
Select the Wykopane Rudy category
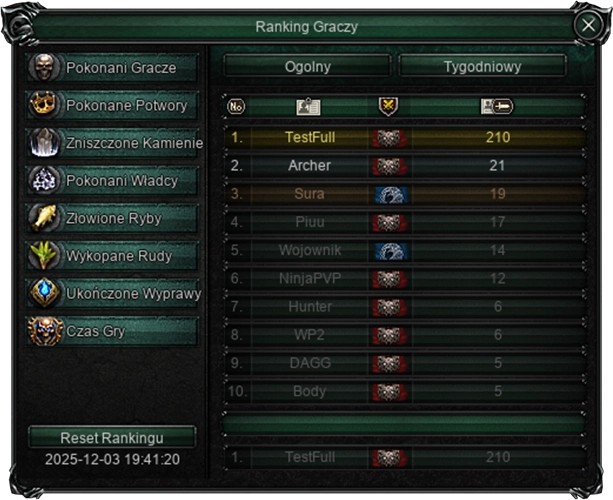[113, 256]
